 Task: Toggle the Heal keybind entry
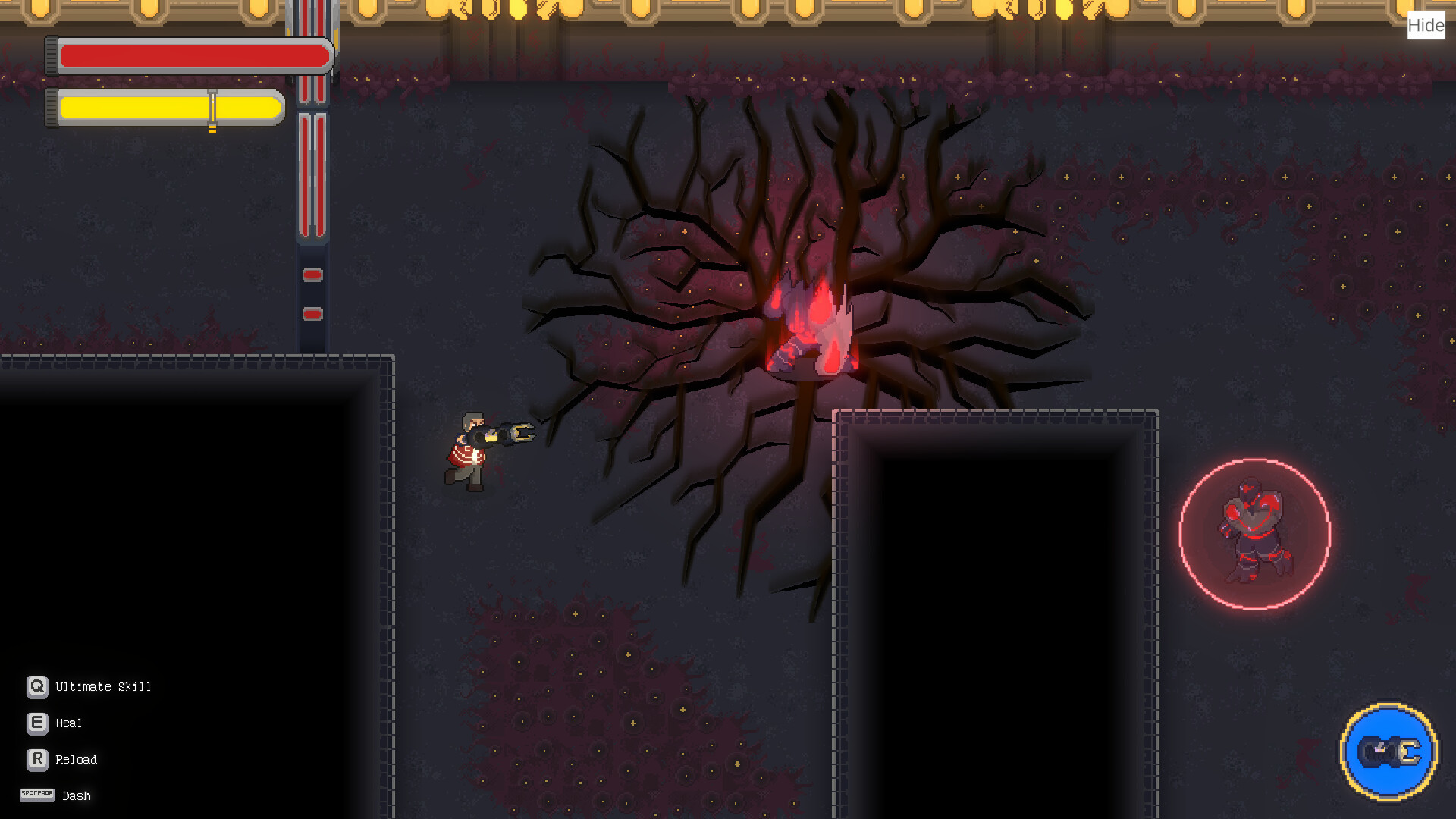[68, 723]
